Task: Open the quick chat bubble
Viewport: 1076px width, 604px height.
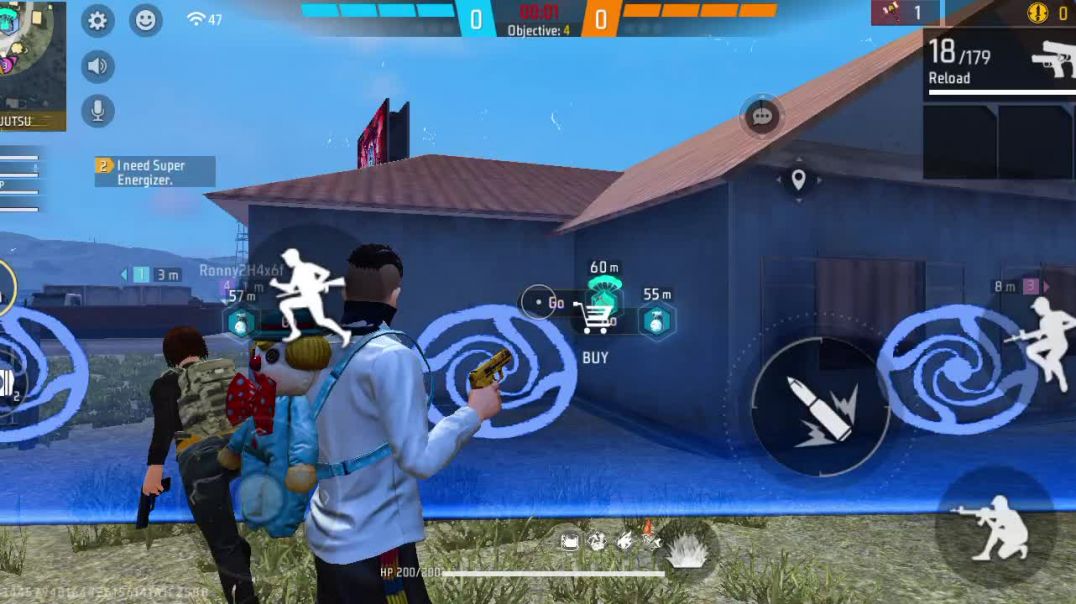Action: [762, 117]
